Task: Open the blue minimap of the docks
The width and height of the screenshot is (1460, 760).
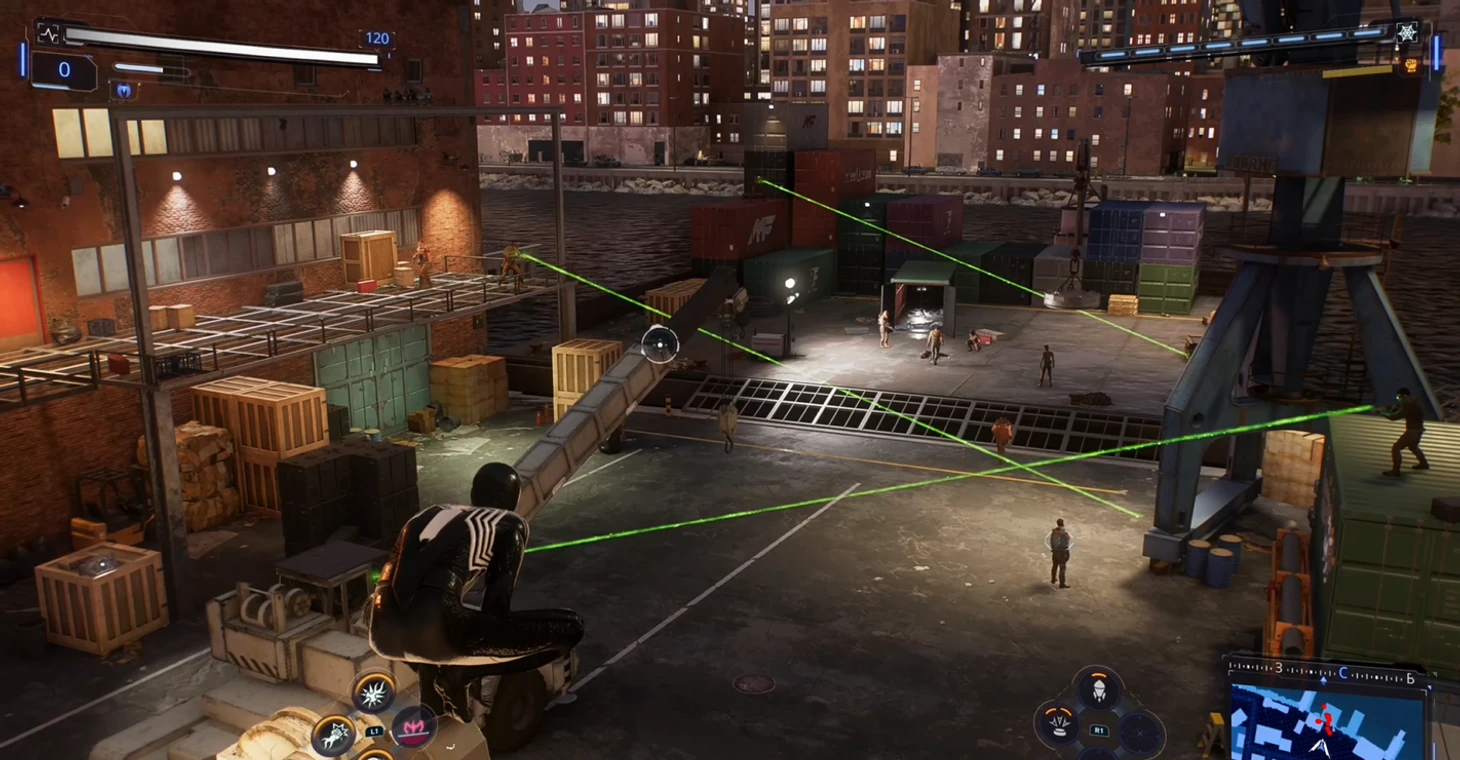Action: point(1326,723)
